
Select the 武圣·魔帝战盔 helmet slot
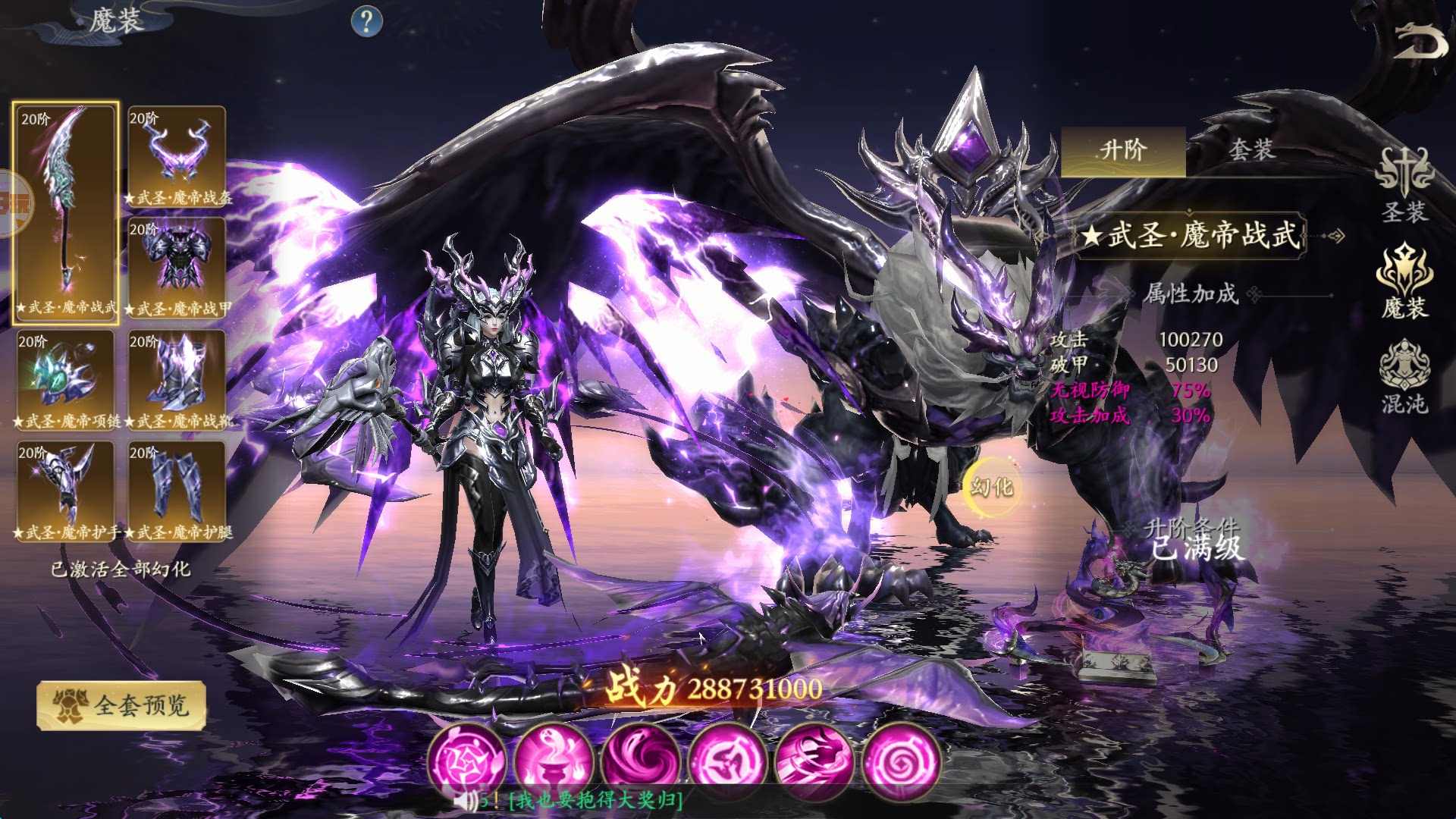click(x=177, y=155)
